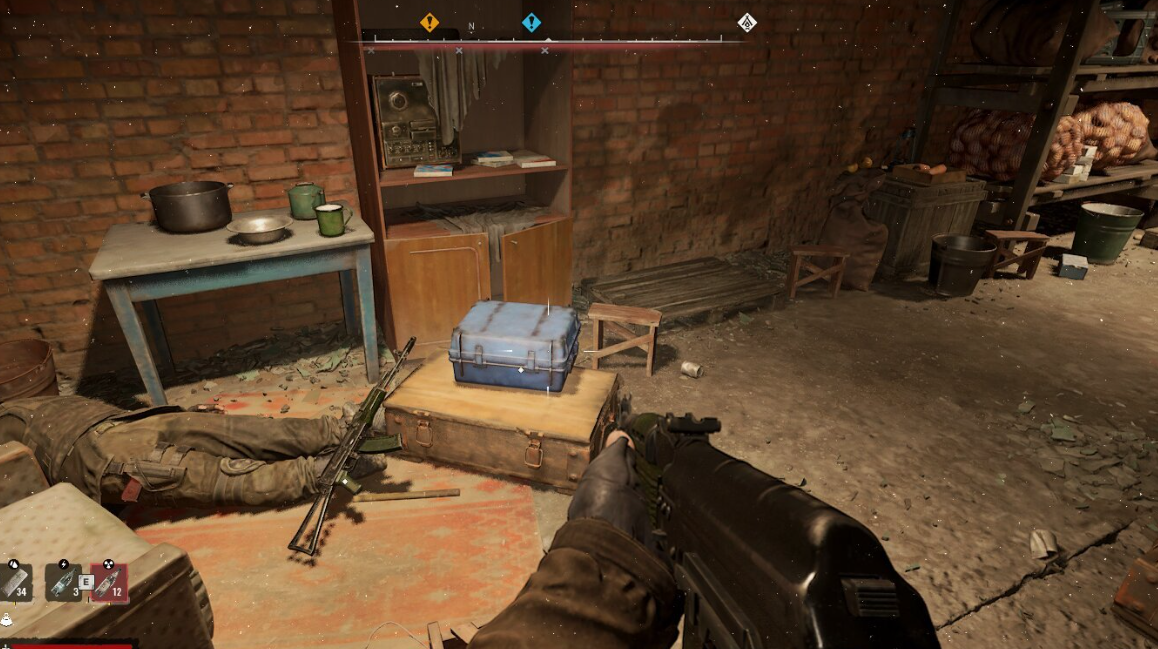Click the orange quest marker on compass

click(429, 22)
